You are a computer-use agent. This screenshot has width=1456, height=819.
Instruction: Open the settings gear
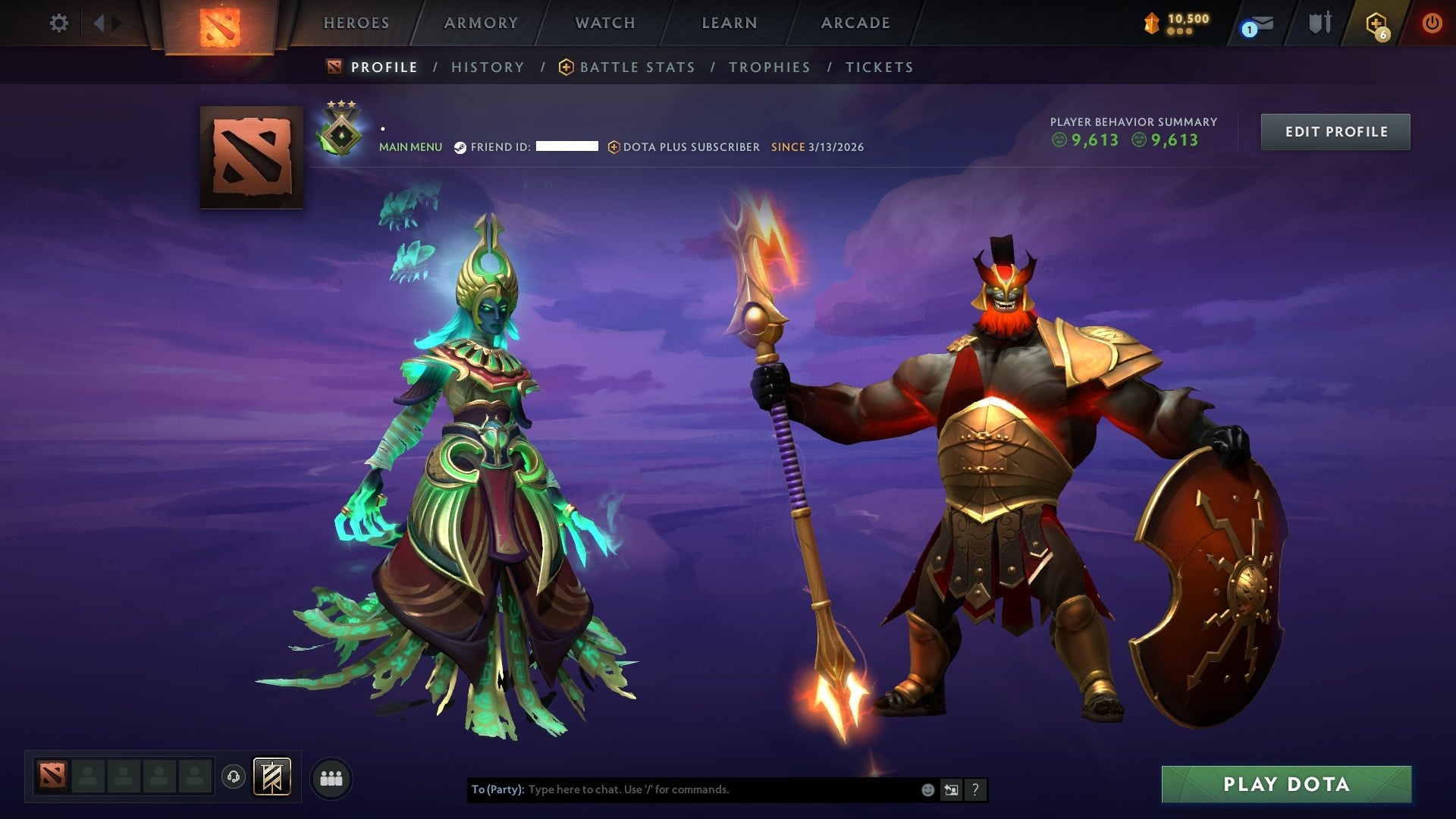pos(59,23)
